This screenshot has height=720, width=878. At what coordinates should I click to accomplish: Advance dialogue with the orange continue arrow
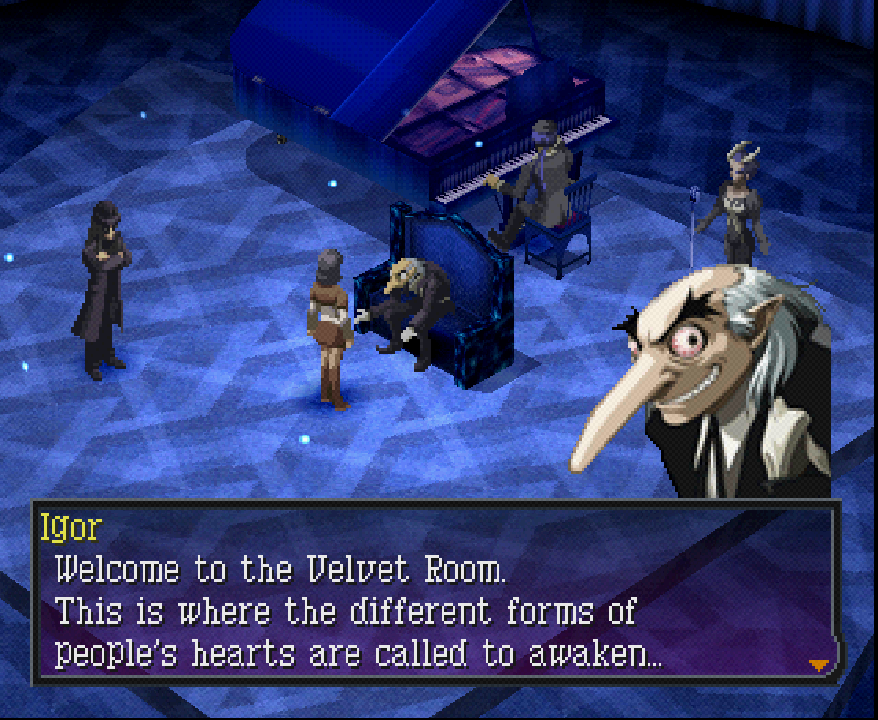pos(819,663)
